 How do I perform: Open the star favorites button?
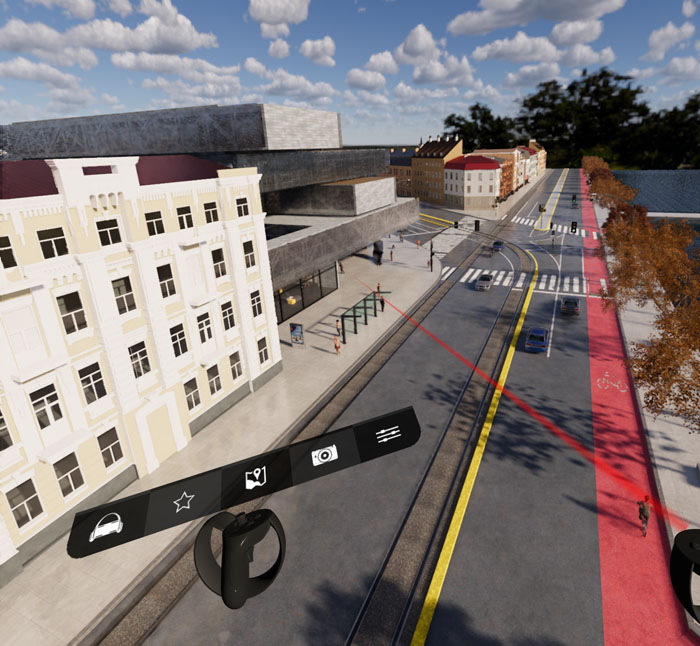183,502
